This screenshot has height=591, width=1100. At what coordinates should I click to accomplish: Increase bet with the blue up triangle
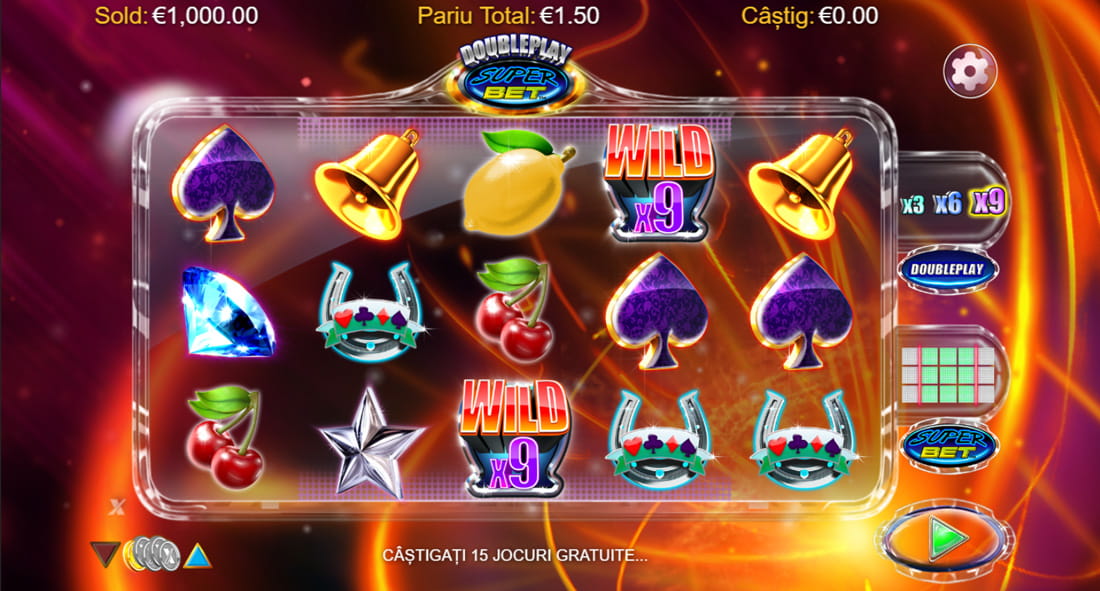tap(197, 553)
